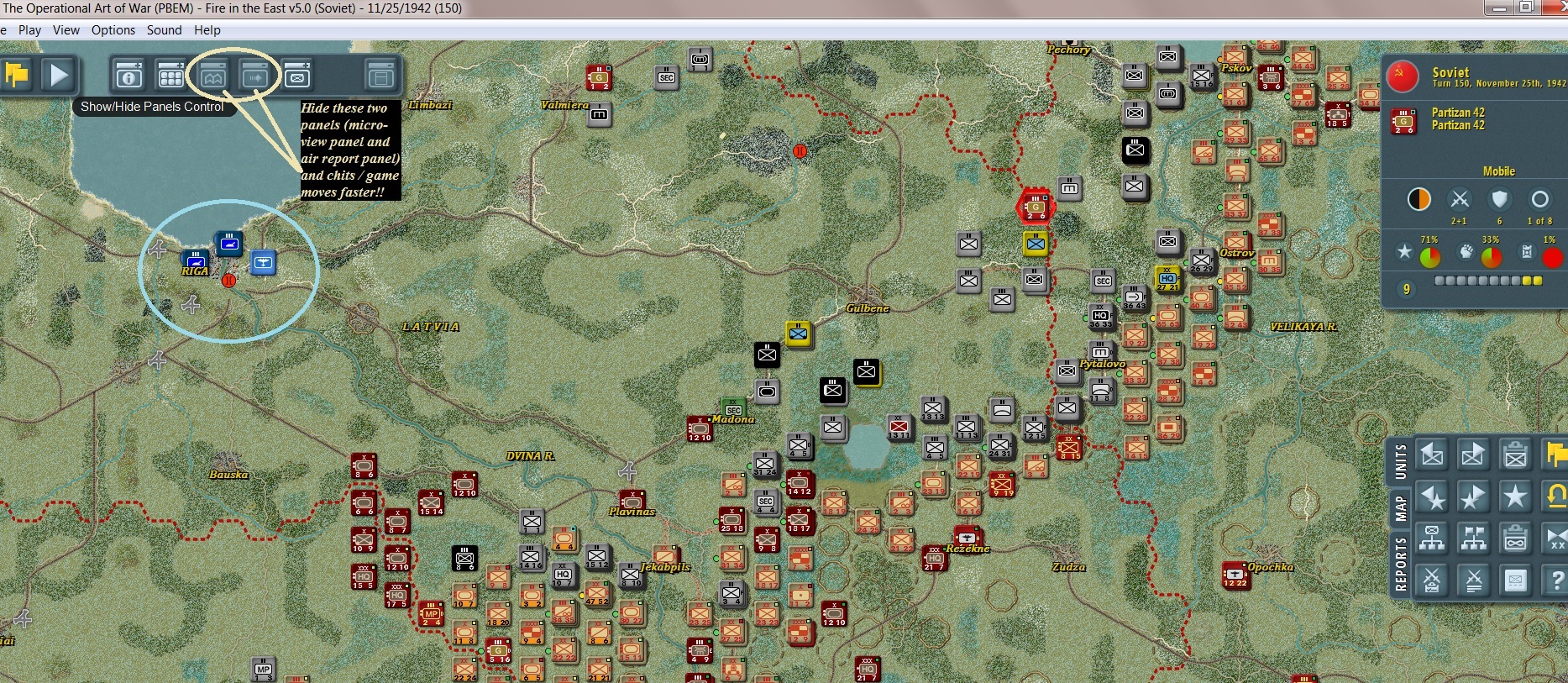Screen dimensions: 1568x683
Task: Click the Partizan 42 unit name
Action: point(1460,112)
